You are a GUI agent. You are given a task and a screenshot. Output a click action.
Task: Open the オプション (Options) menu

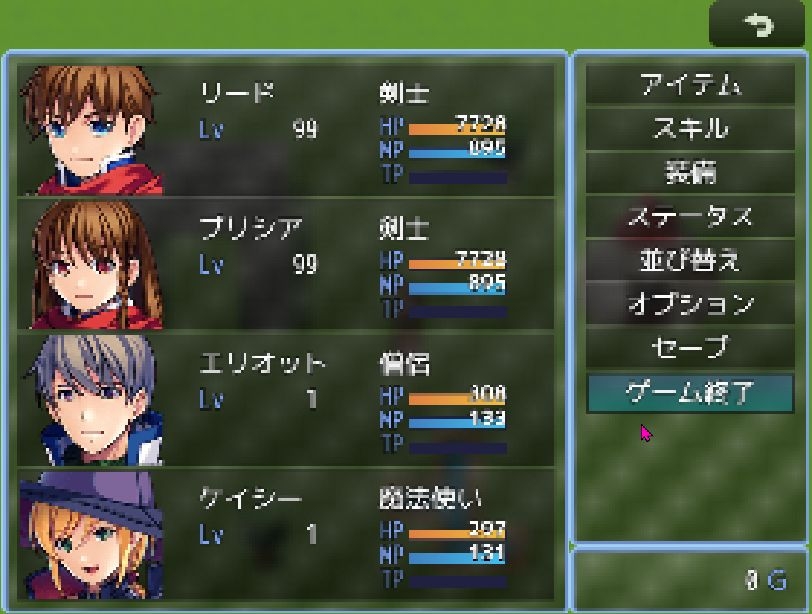pyautogui.click(x=689, y=303)
